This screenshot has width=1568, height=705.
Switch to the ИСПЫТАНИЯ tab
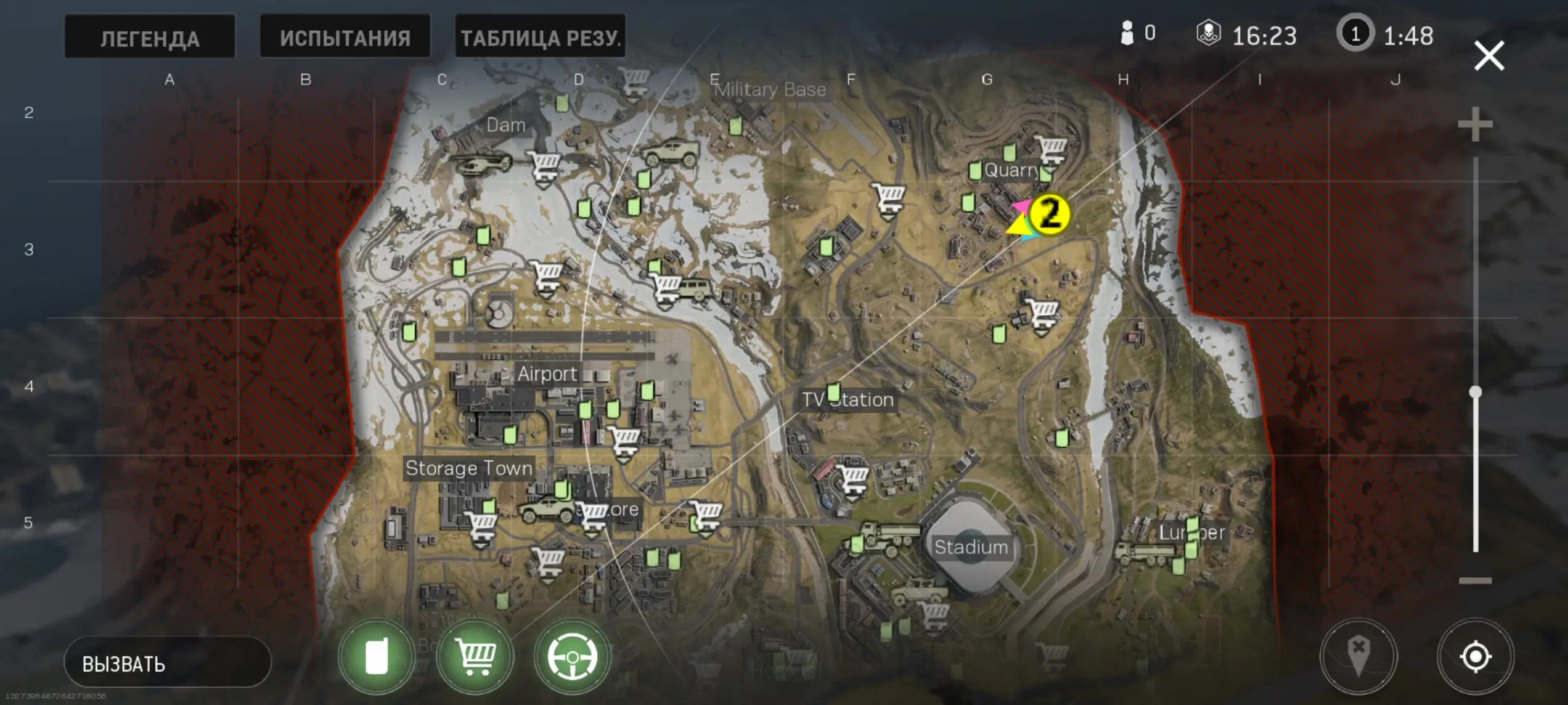[x=345, y=37]
